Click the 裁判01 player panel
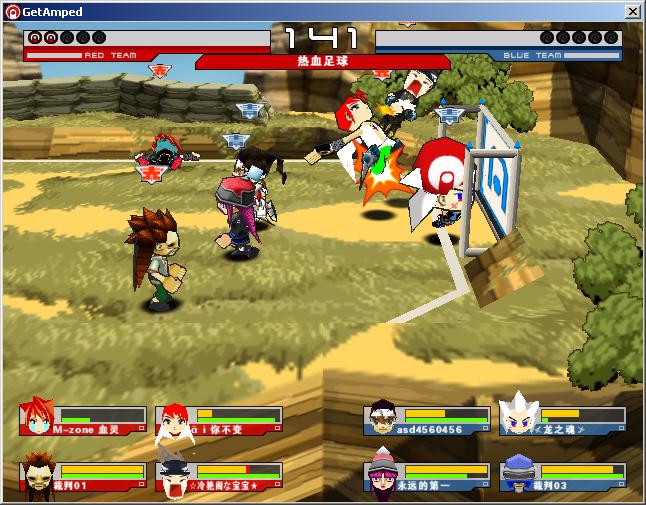Viewport: 646px width, 505px height. pyautogui.click(x=82, y=475)
